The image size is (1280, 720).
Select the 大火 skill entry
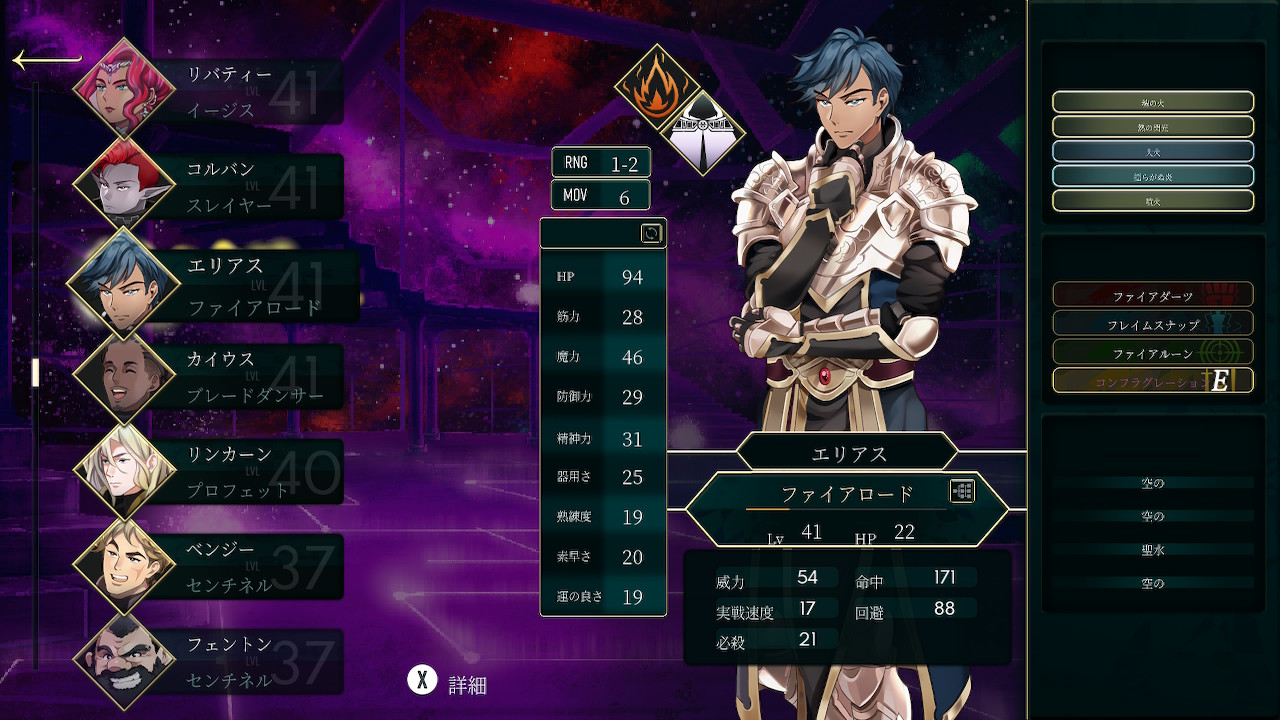point(1152,151)
